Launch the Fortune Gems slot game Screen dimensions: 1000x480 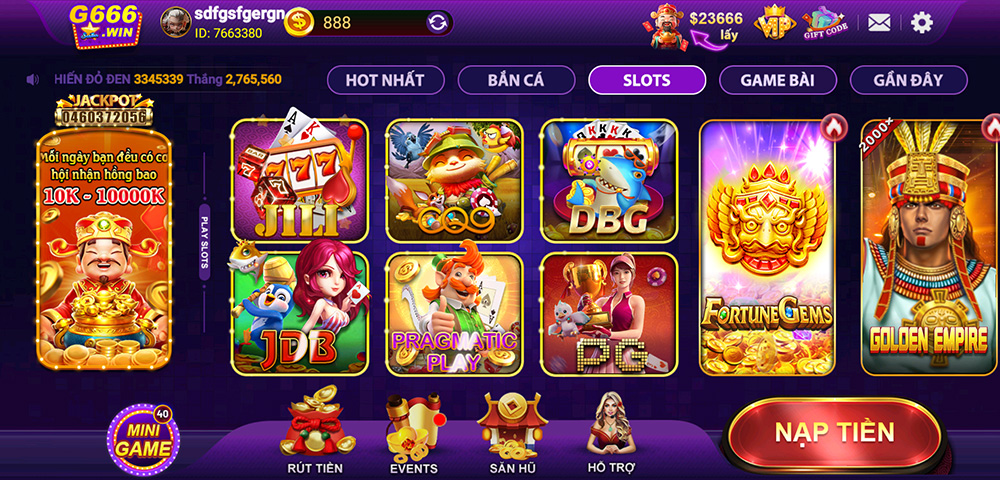[x=767, y=248]
